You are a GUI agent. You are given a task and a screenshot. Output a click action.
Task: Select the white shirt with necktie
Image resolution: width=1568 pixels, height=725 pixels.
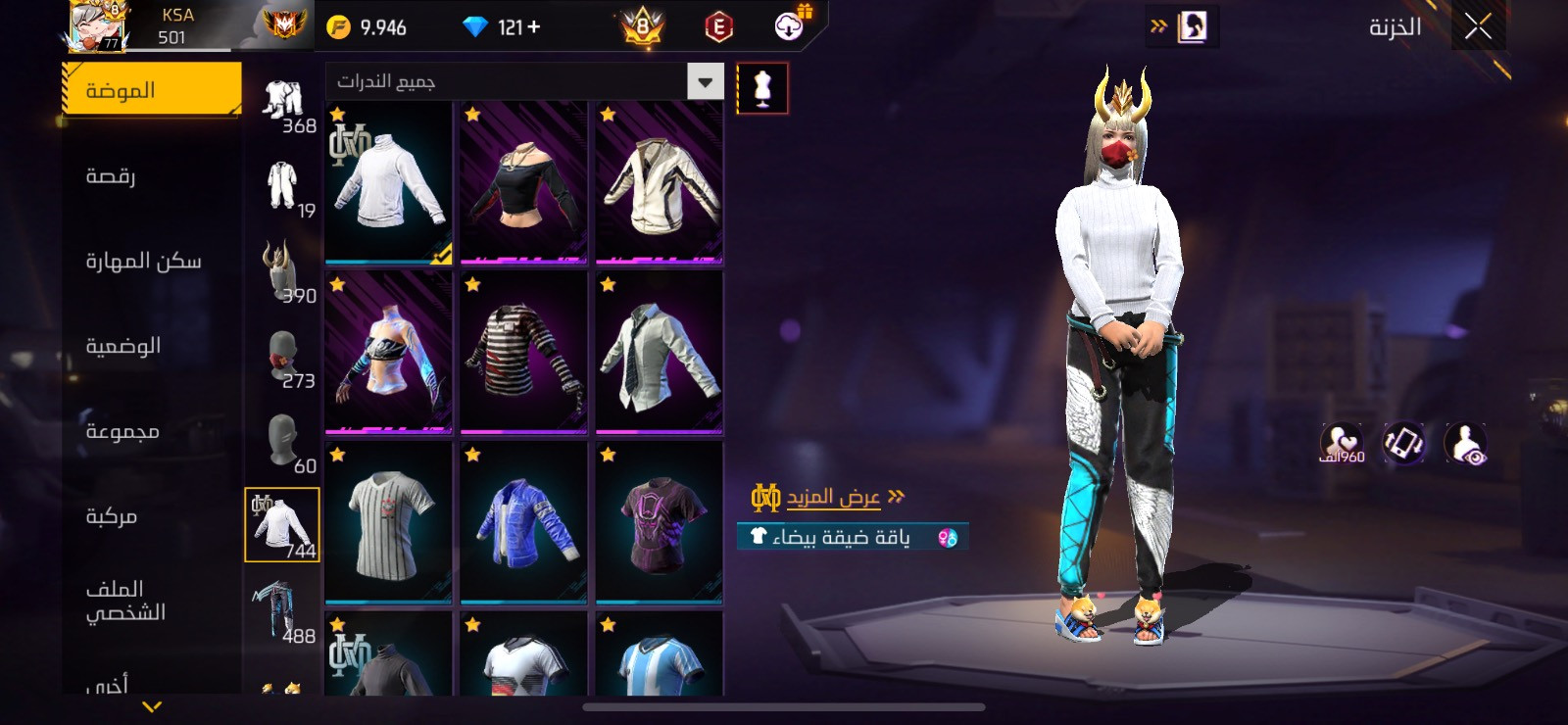click(x=659, y=353)
